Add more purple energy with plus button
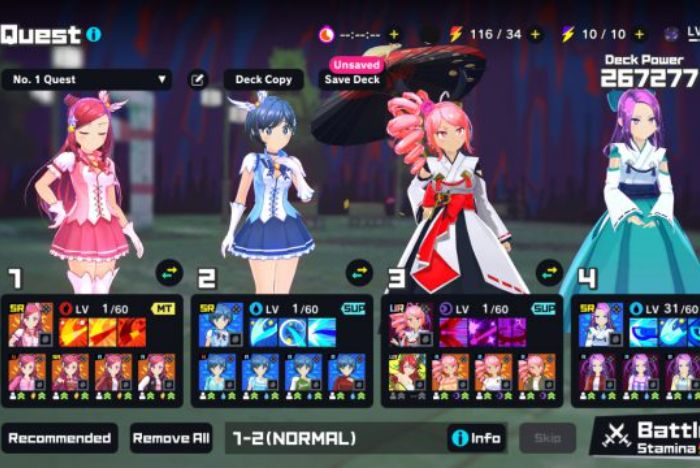 (639, 34)
